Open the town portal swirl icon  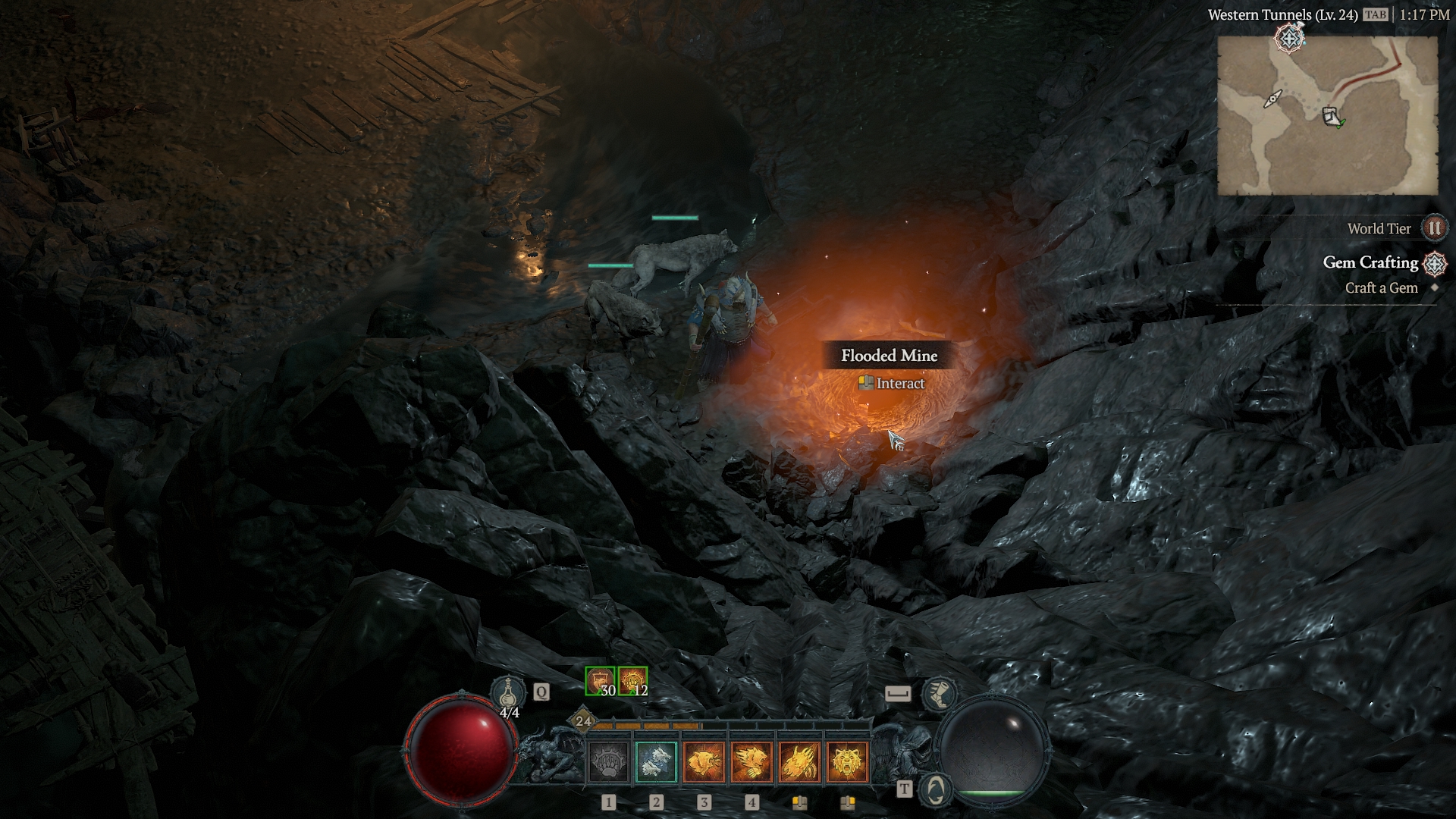point(936,790)
